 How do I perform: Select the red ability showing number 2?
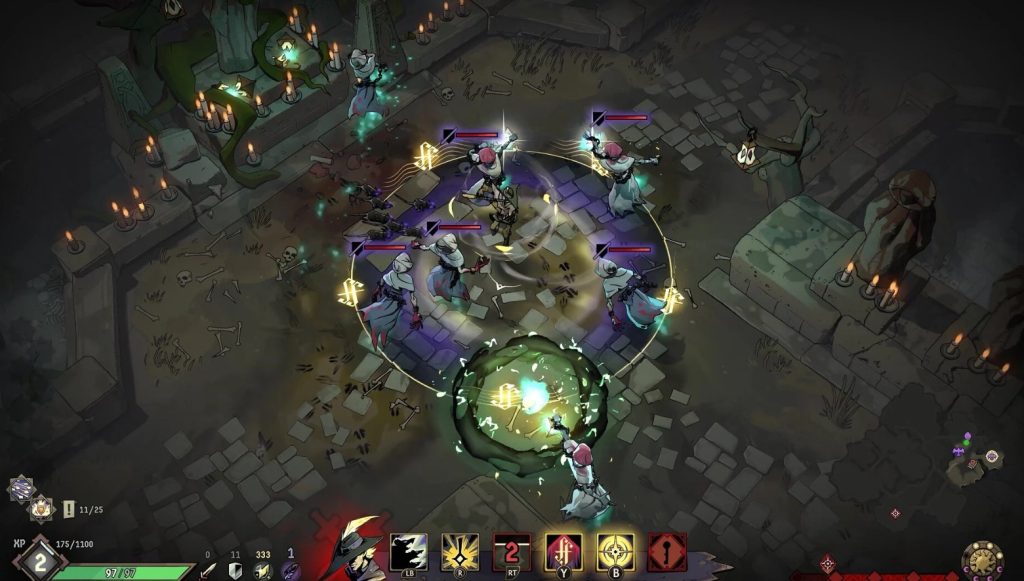tap(512, 551)
